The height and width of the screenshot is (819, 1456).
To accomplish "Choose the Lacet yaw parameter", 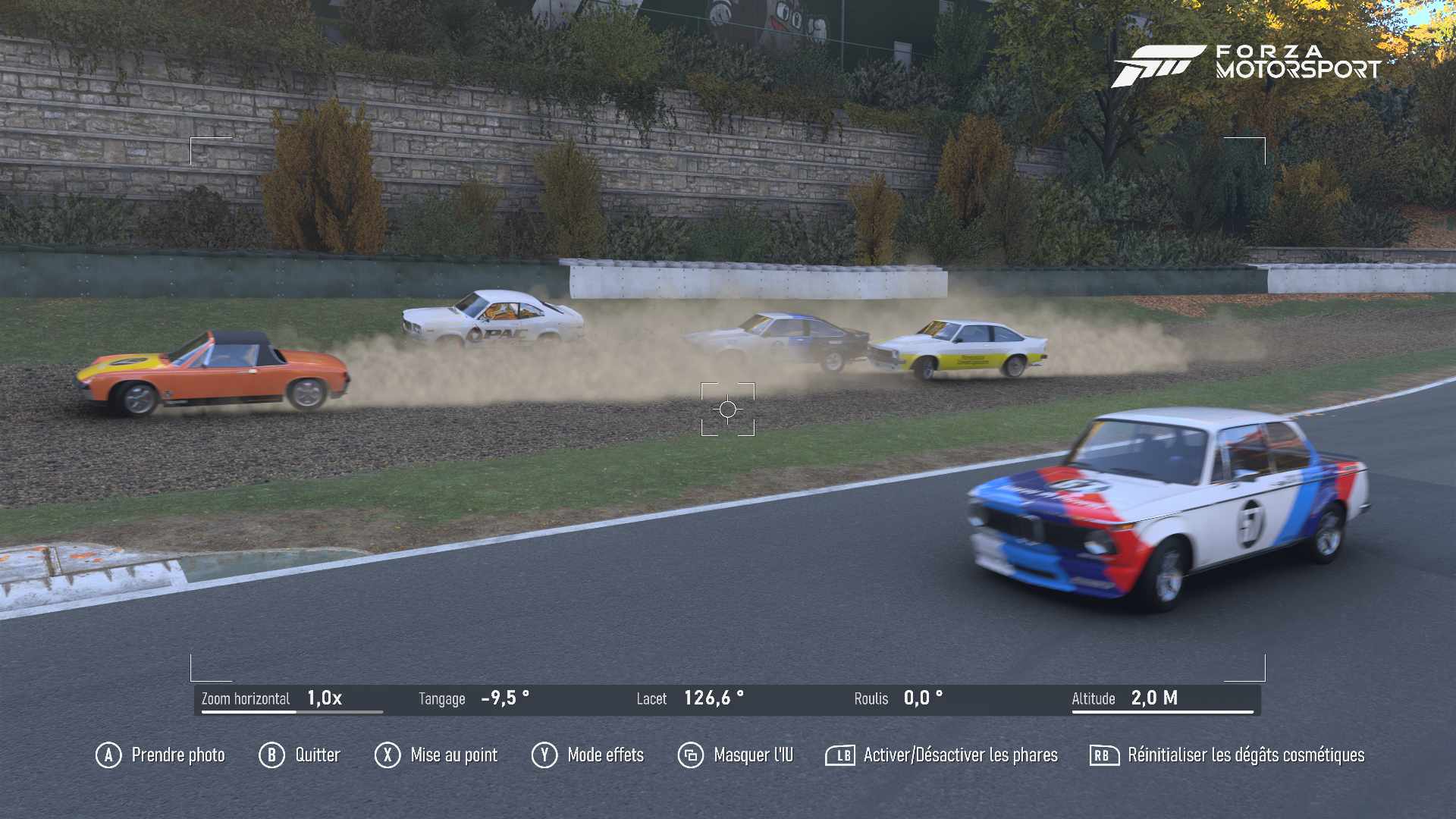I will [690, 698].
